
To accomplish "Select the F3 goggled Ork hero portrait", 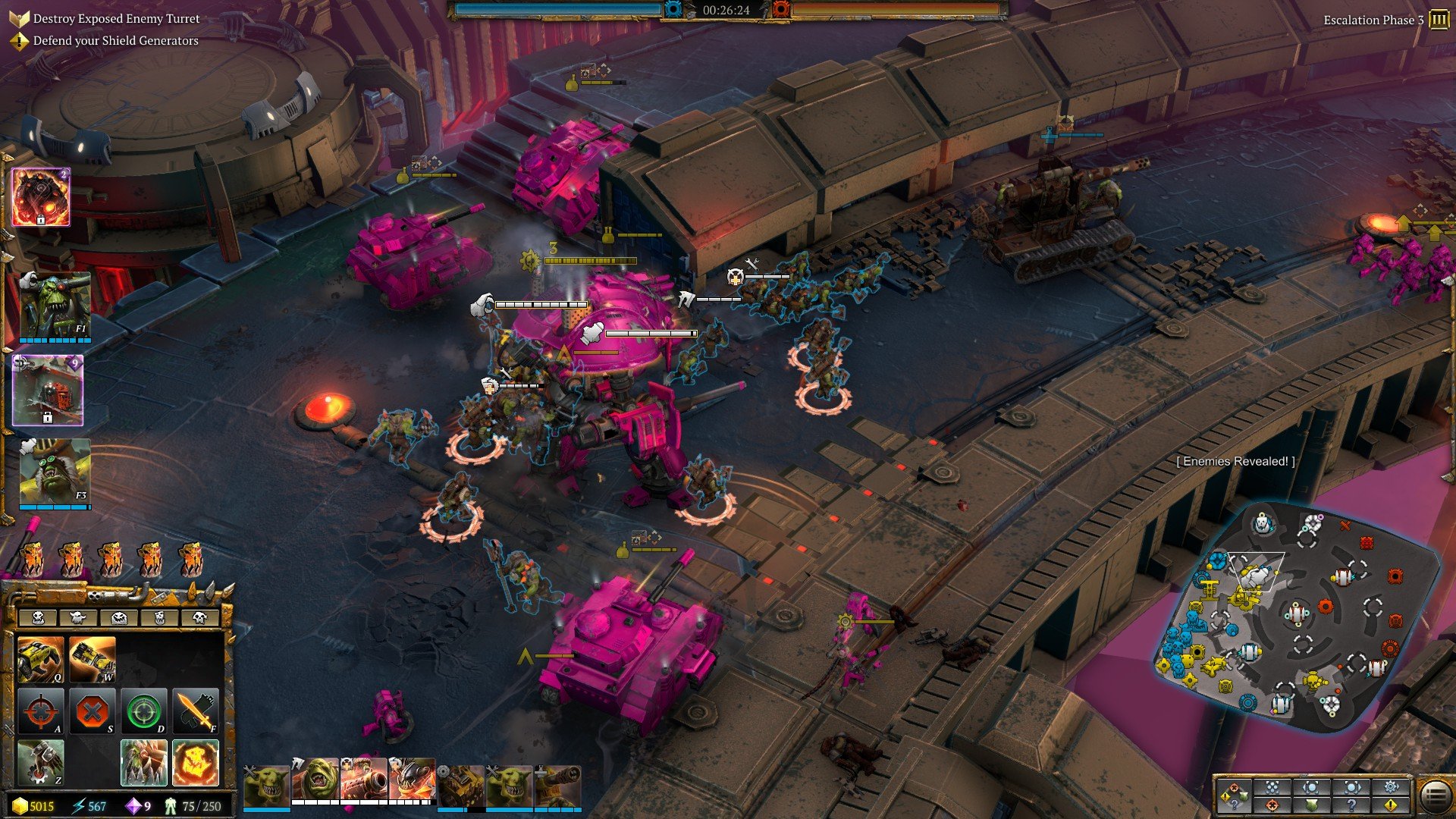I will [x=55, y=472].
